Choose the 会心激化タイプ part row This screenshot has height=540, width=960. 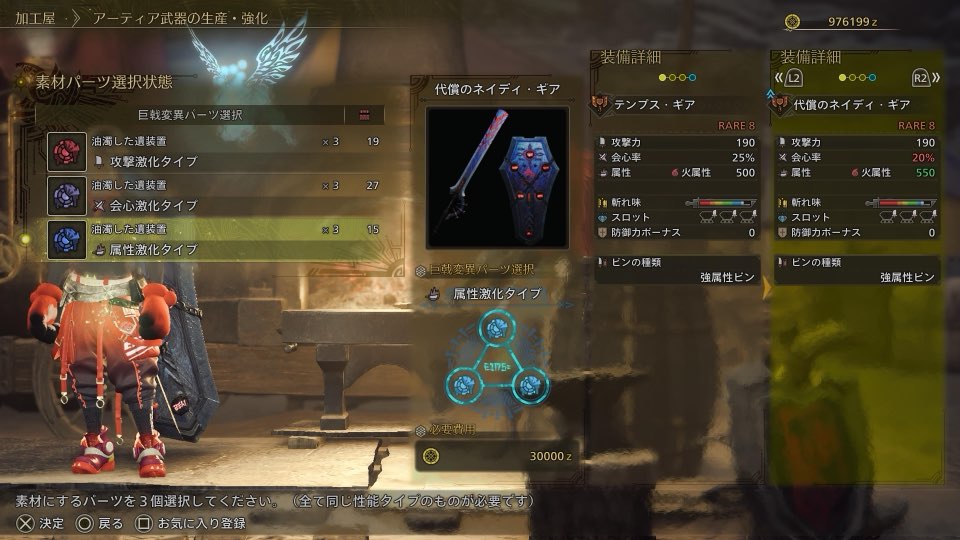point(215,195)
